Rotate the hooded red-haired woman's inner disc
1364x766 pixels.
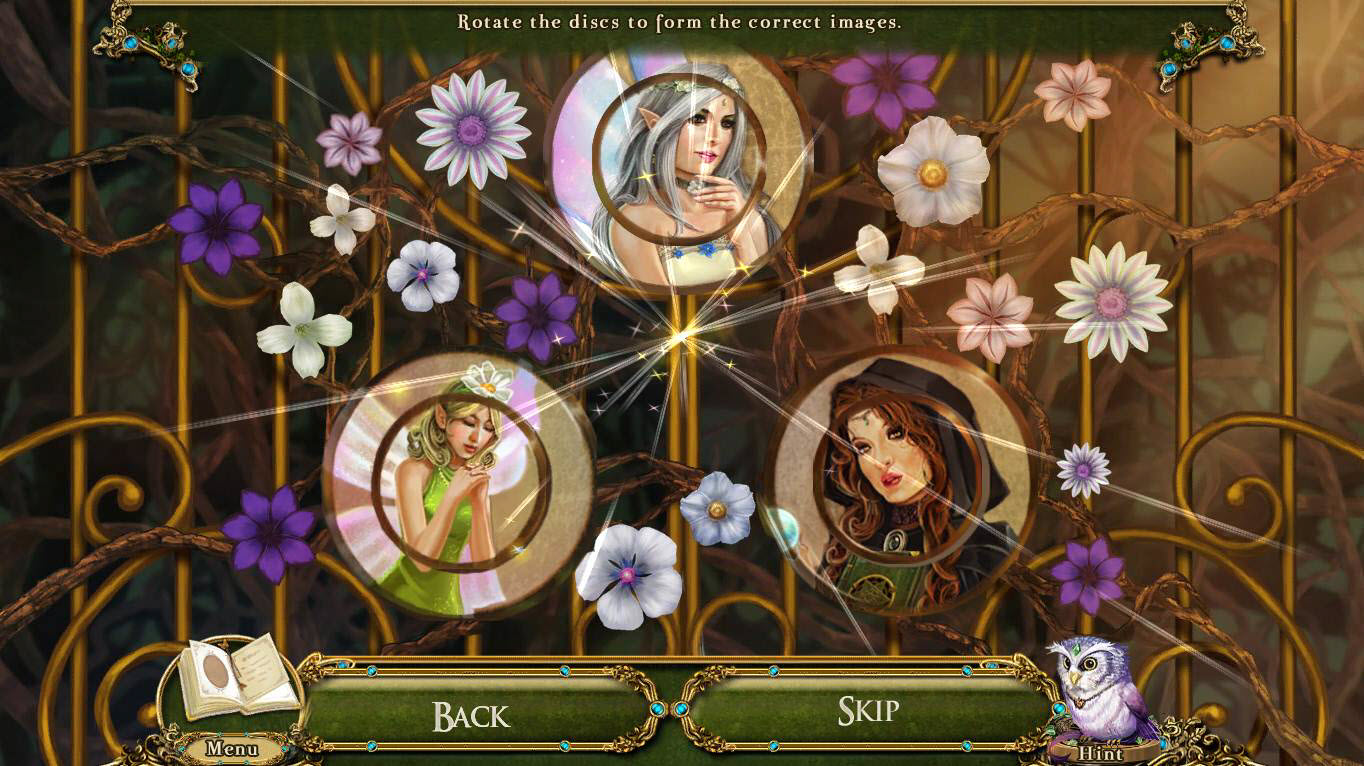coord(897,473)
